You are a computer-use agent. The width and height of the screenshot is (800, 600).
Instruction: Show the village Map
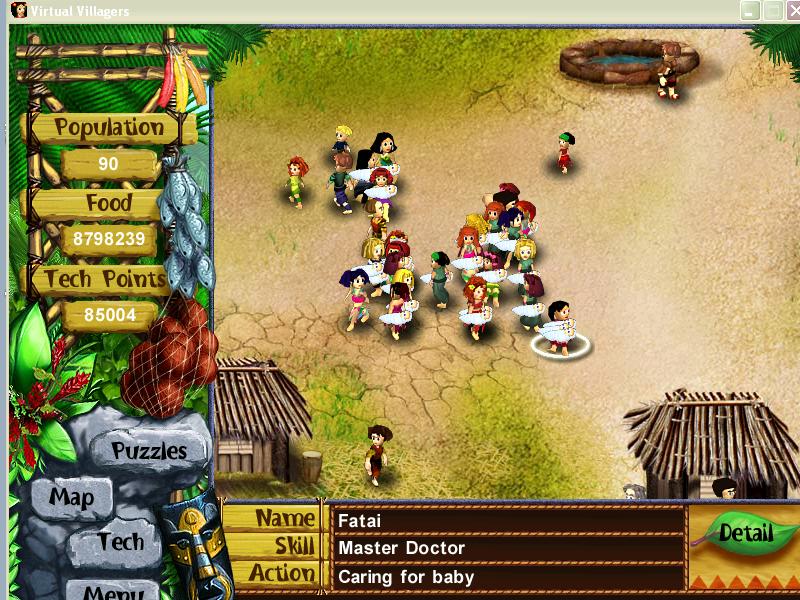tap(72, 497)
